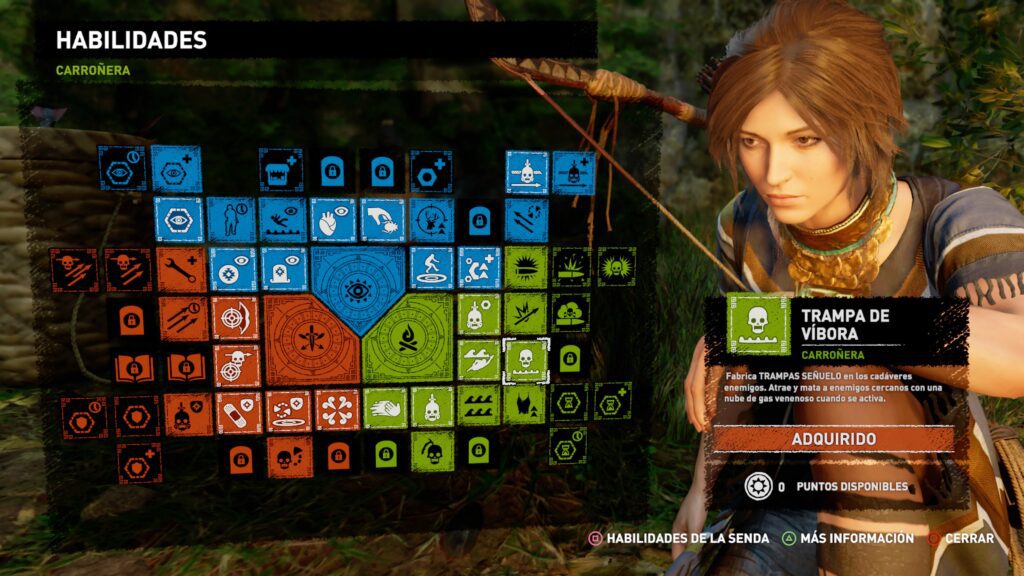Image resolution: width=1024 pixels, height=576 pixels.
Task: Choose the green three waves skill
Action: click(x=479, y=406)
